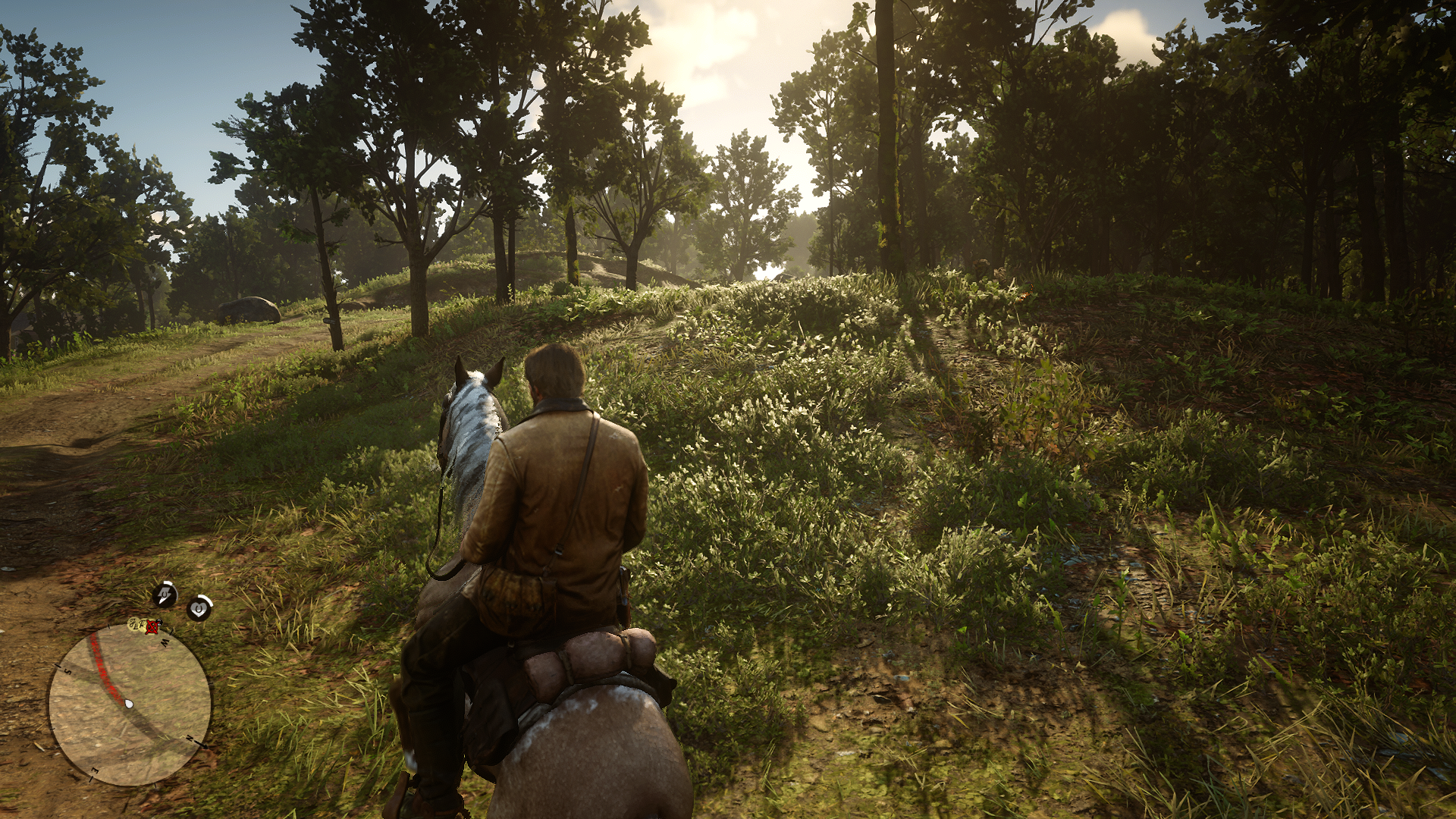Select the horse stamina lightning bolt core icon
The image size is (1456, 819).
click(165, 595)
